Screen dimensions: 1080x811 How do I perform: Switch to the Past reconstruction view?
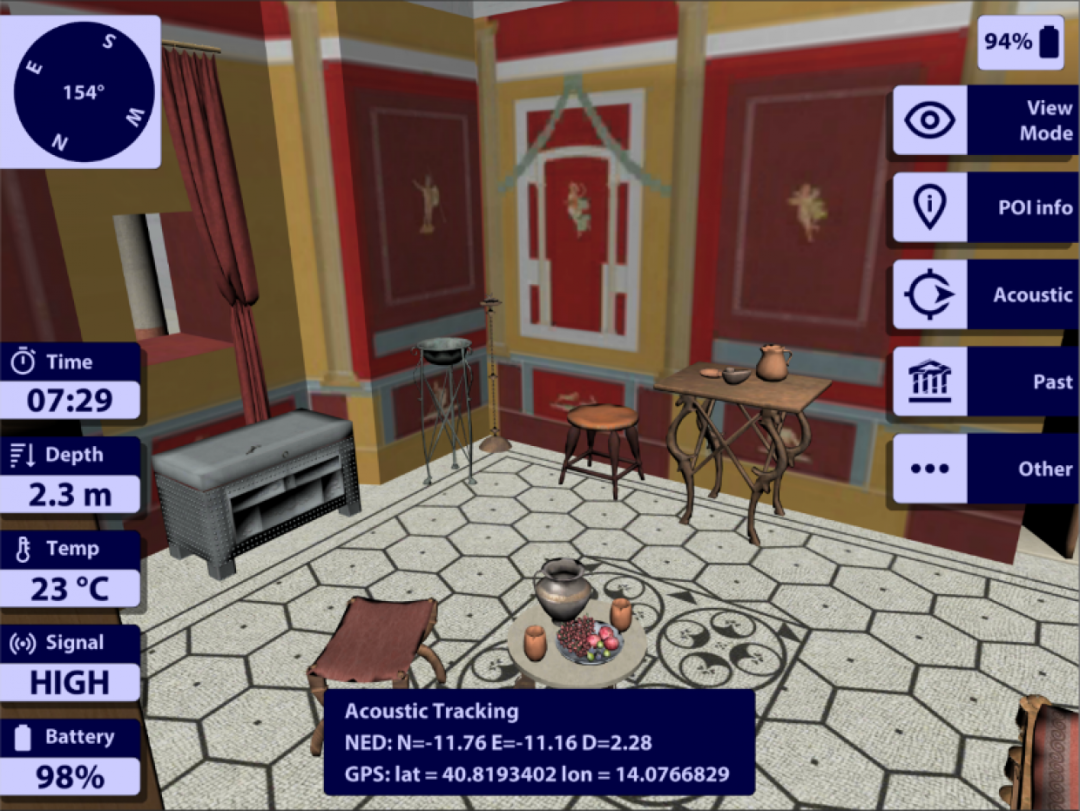[985, 382]
